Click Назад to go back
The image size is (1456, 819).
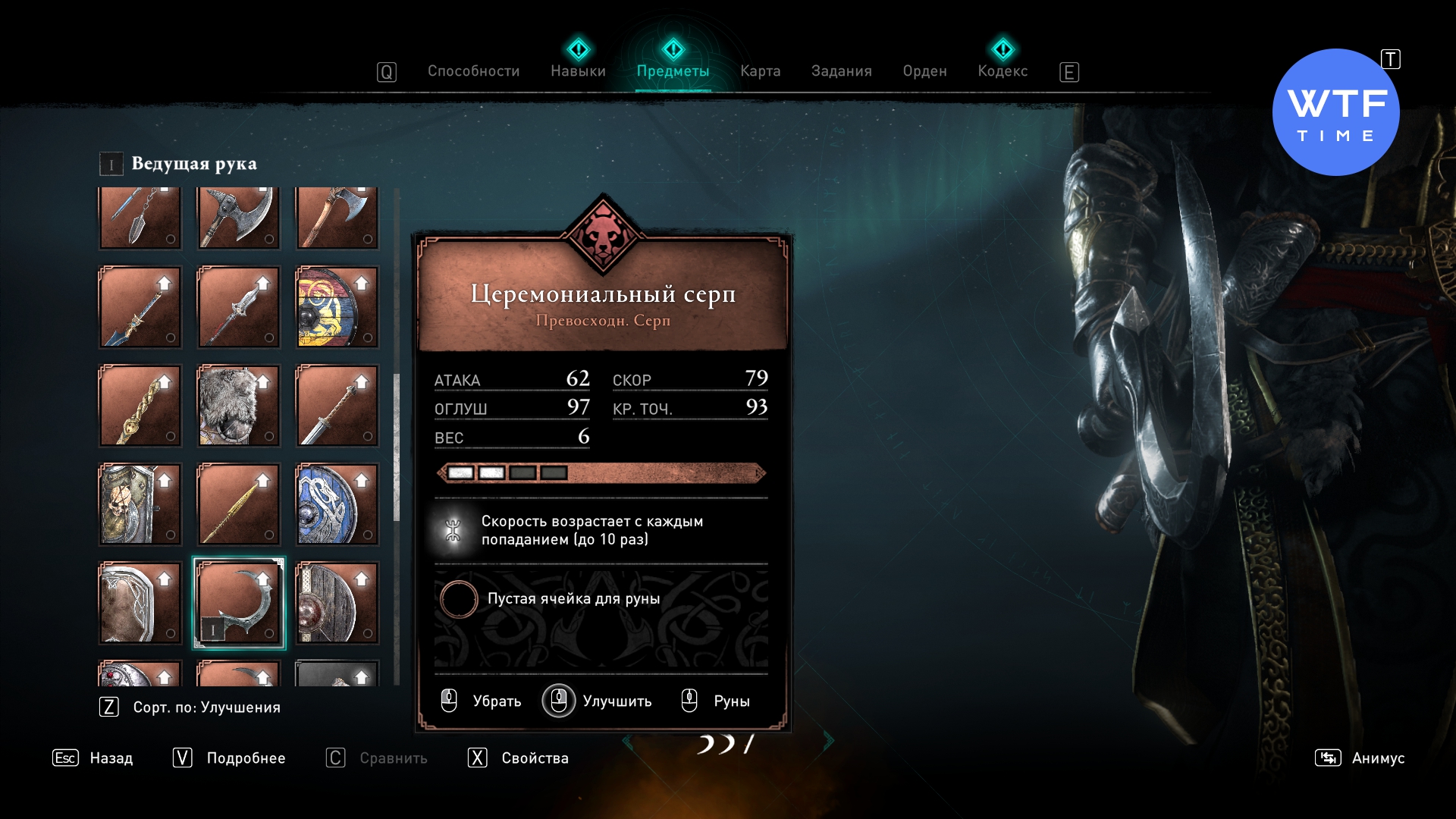pos(110,758)
